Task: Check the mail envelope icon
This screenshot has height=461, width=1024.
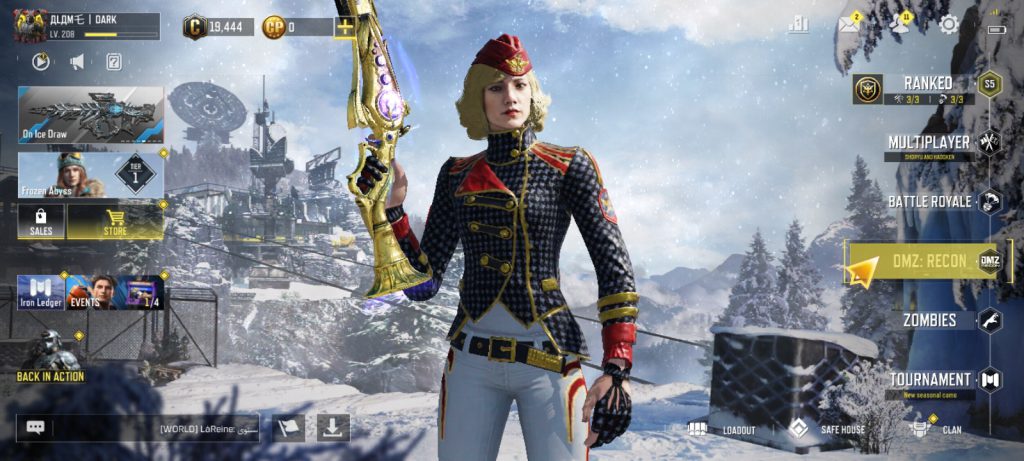Action: click(x=849, y=25)
